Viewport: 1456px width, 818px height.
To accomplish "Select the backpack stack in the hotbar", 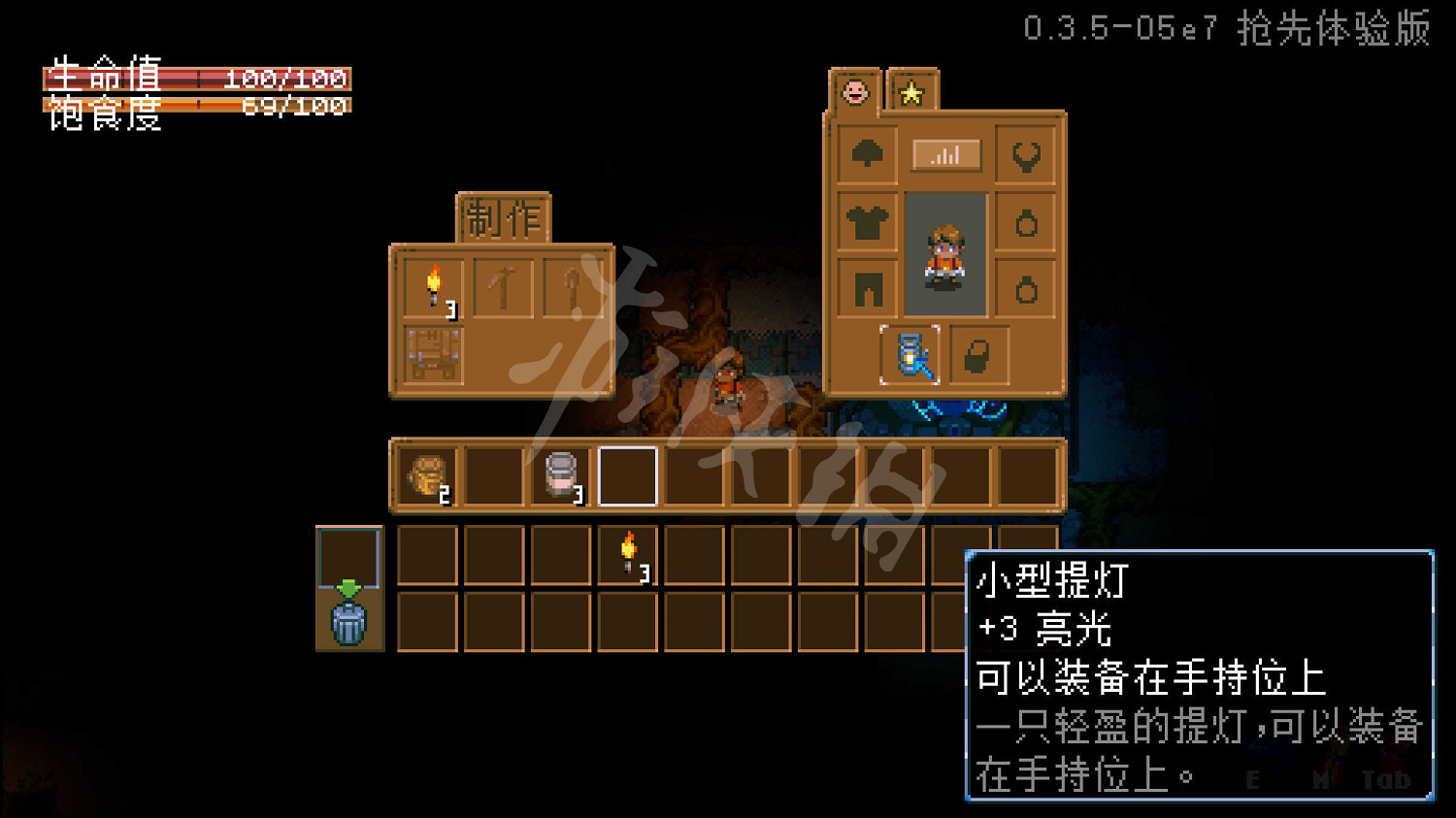I will point(428,474).
